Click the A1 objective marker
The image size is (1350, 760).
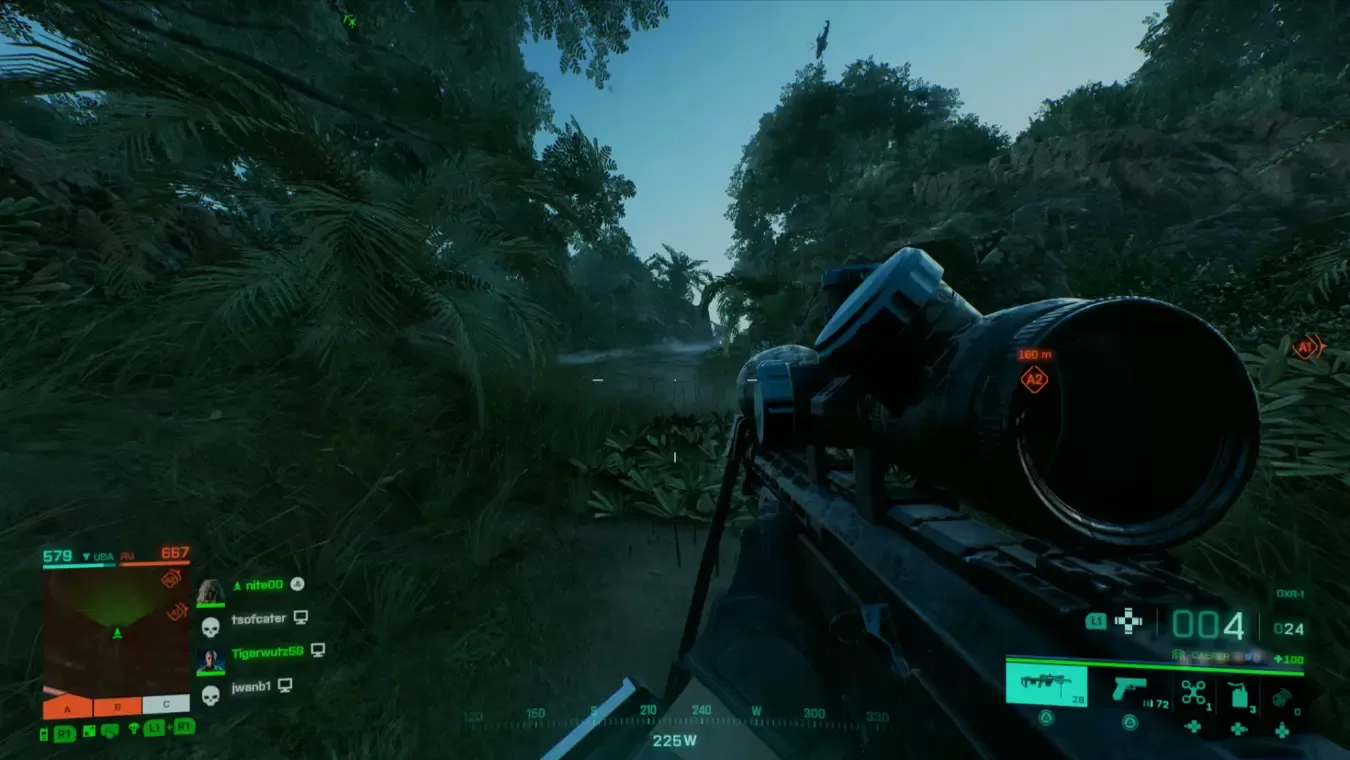[1306, 347]
